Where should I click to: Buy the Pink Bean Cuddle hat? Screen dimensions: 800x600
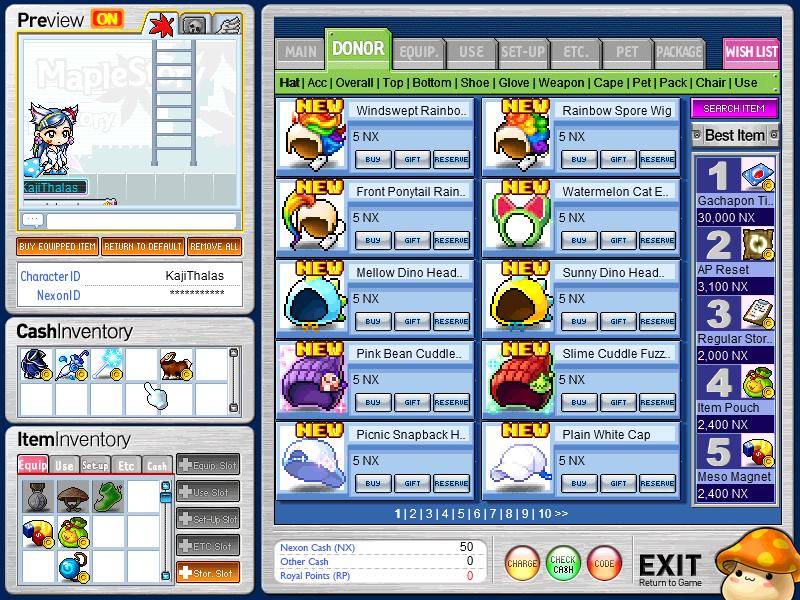click(x=372, y=402)
